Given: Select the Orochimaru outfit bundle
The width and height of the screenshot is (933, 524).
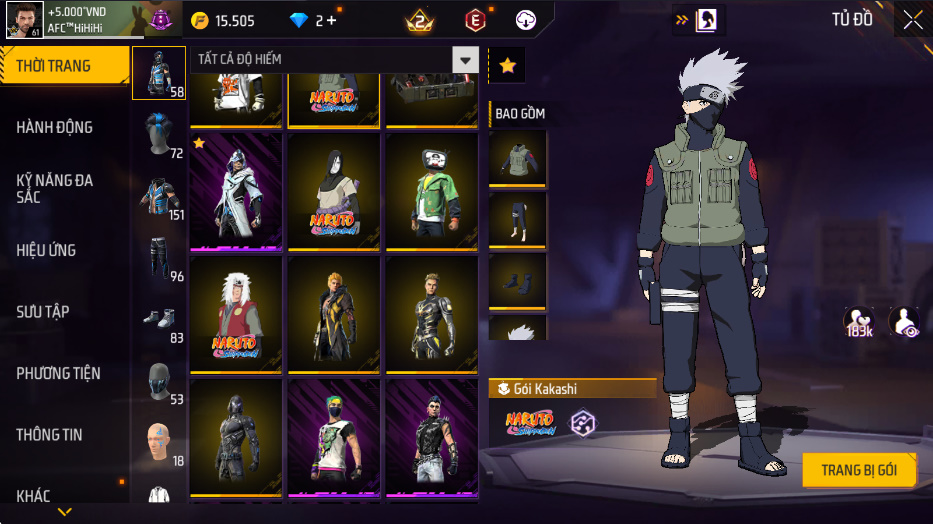Looking at the screenshot, I should (333, 190).
